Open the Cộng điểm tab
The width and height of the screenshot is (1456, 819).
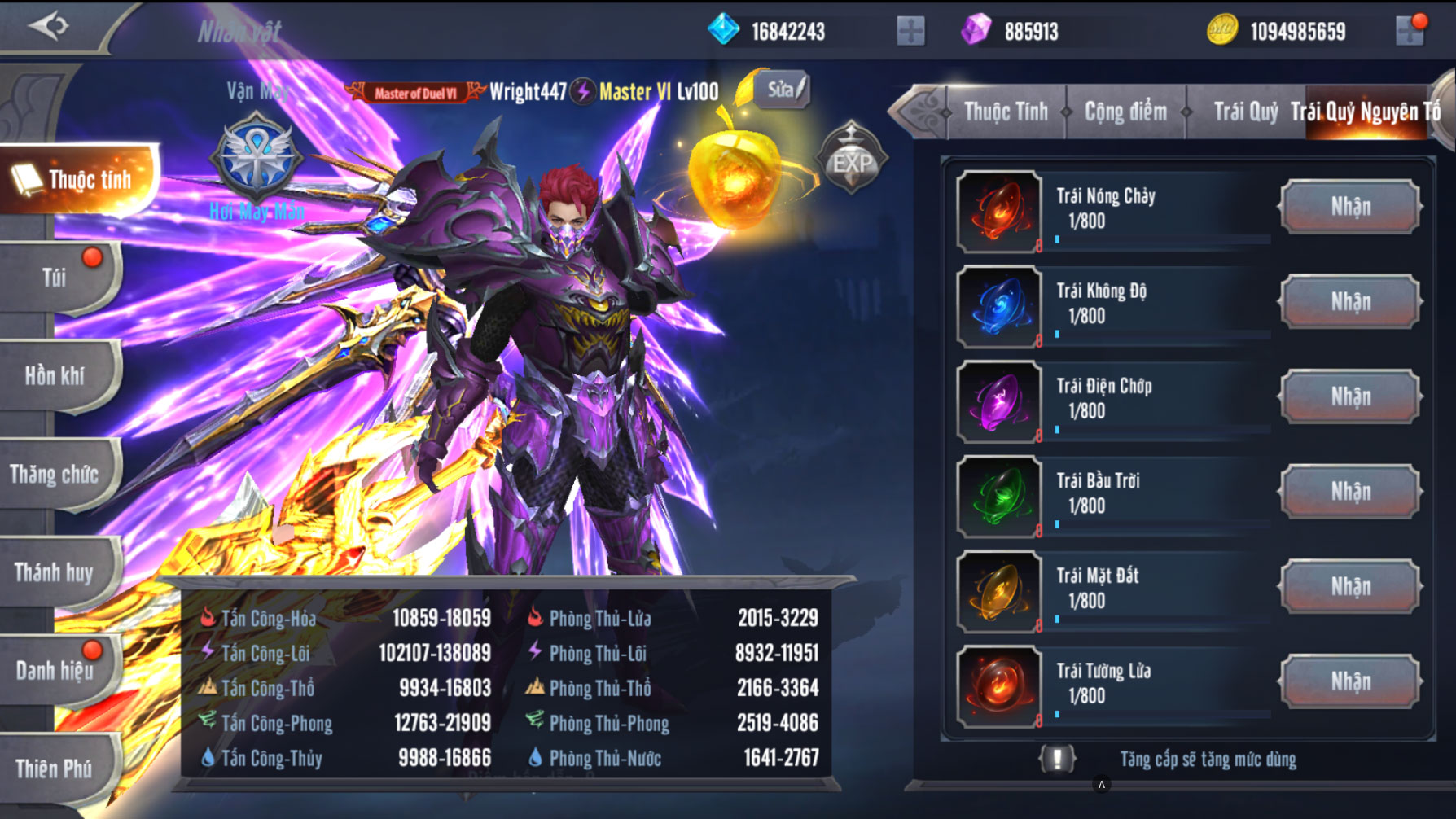coord(1125,112)
